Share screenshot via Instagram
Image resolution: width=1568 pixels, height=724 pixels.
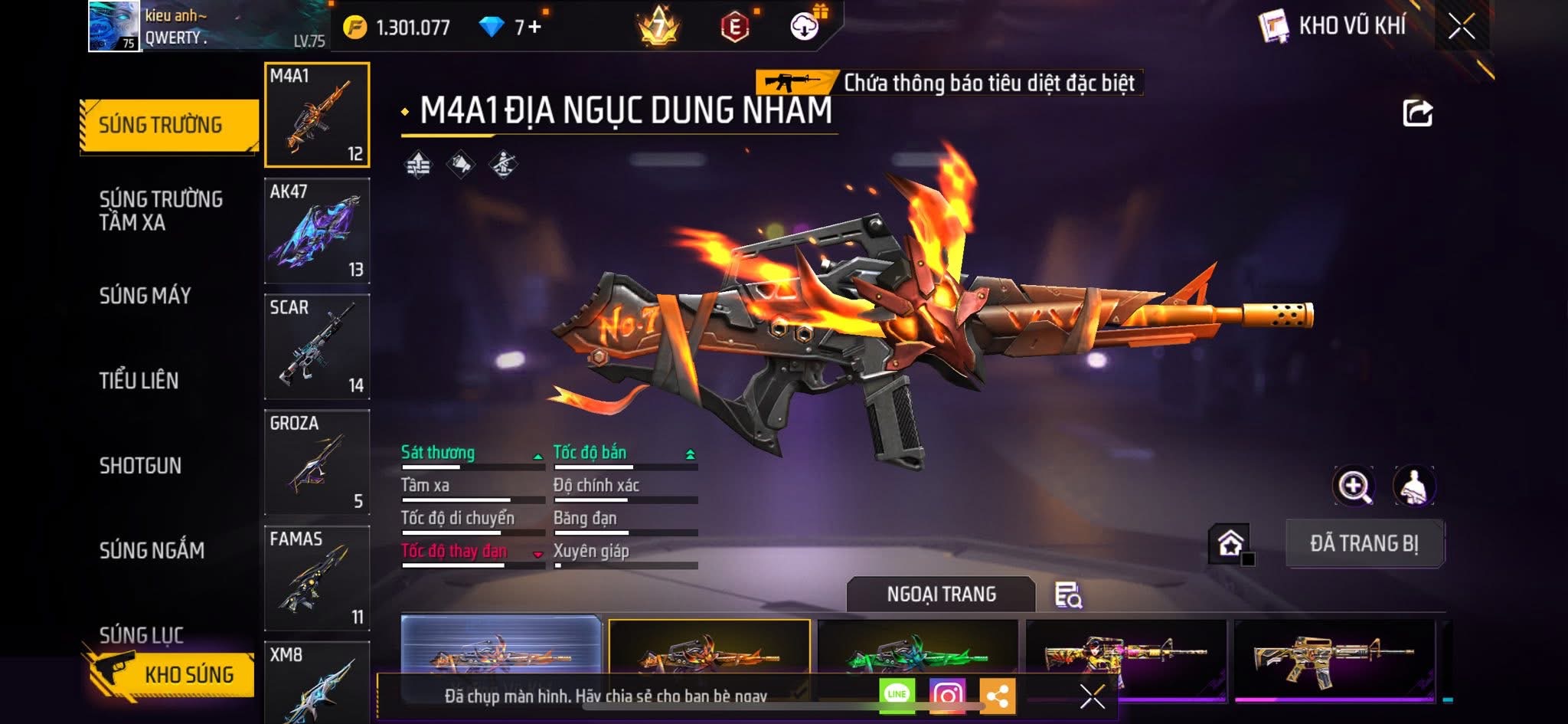coord(947,695)
